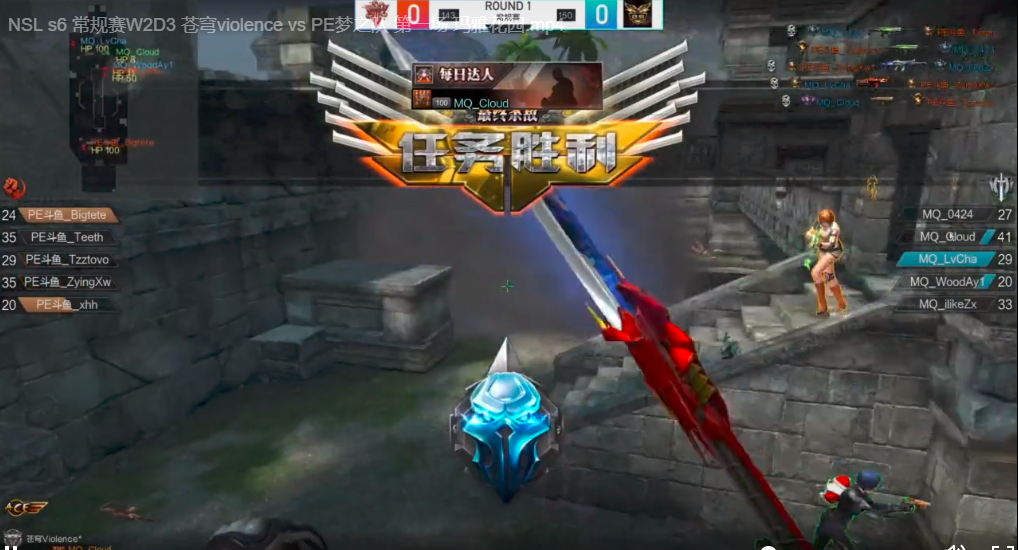Select the MQ_WoodAy1 player row
The width and height of the screenshot is (1018, 550).
[948, 283]
